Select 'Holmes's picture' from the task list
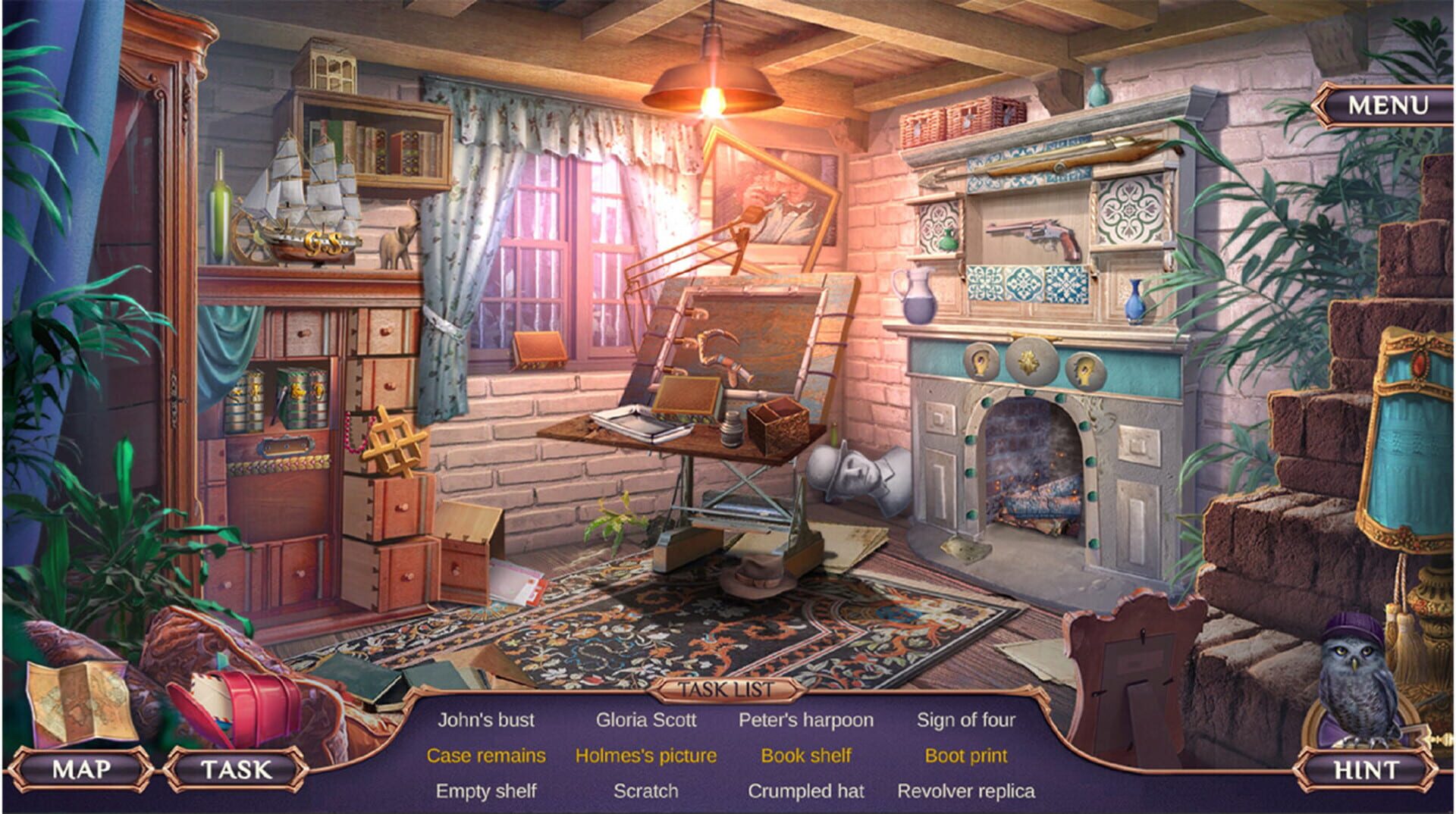This screenshot has width=1456, height=814. [645, 755]
